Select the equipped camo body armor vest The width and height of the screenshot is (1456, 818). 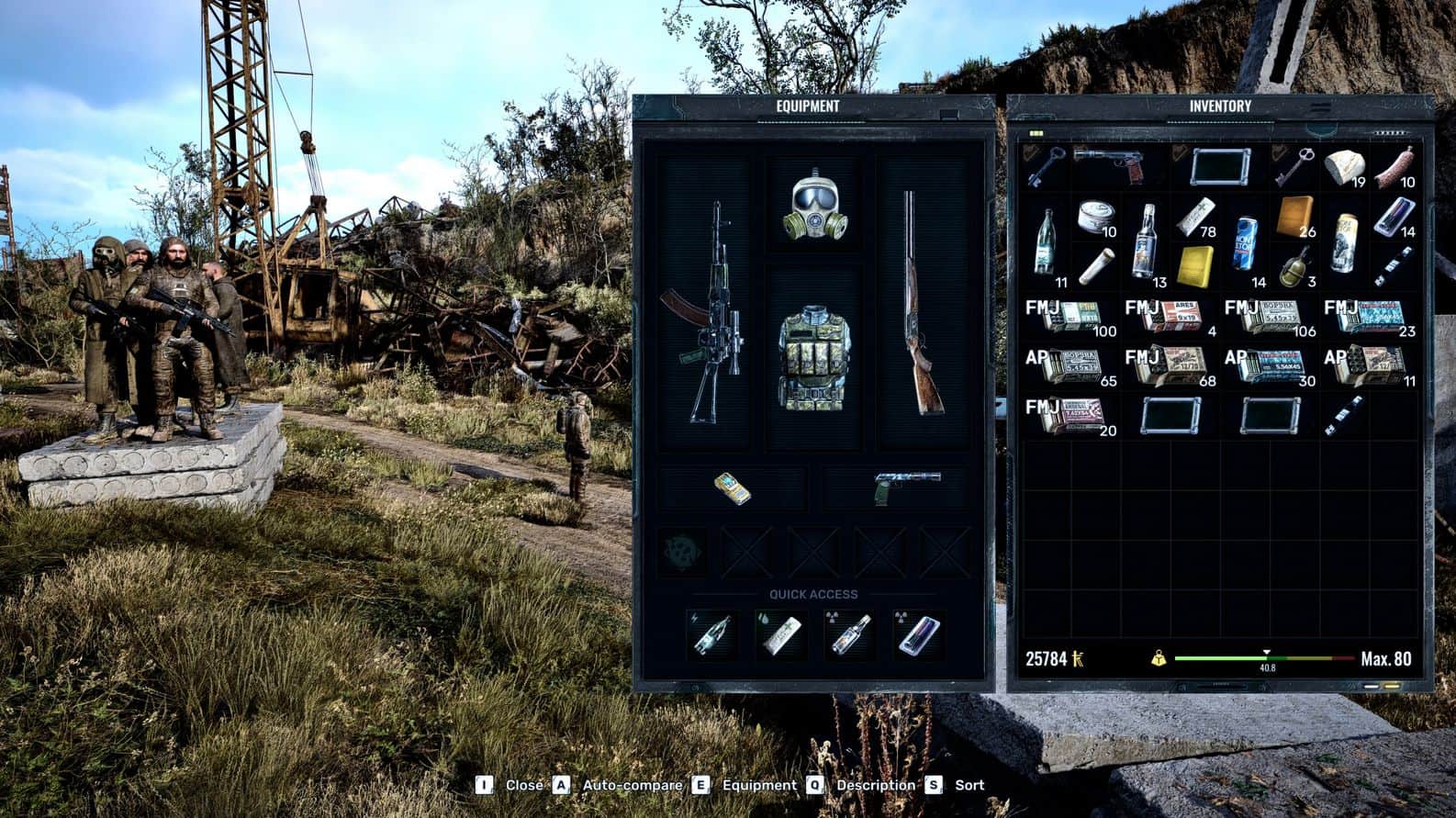tap(812, 358)
